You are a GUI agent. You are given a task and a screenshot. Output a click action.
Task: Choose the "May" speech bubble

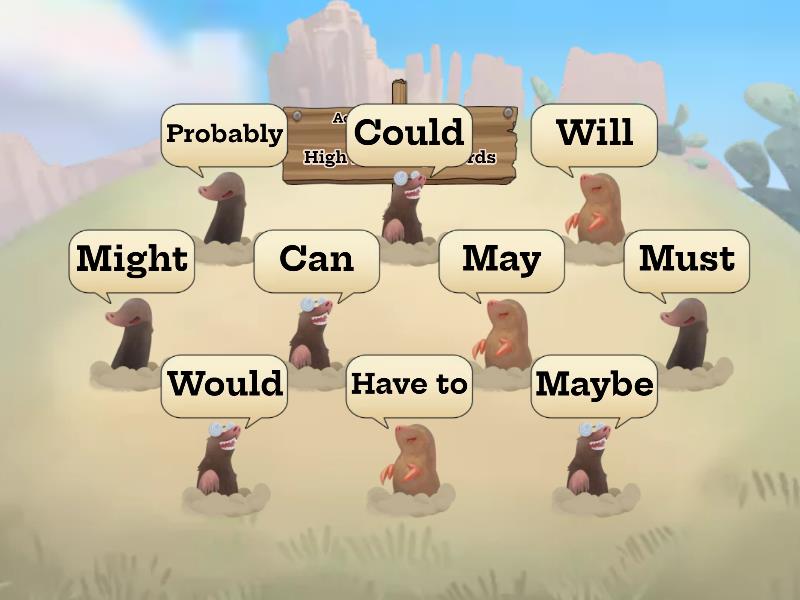[x=501, y=260]
